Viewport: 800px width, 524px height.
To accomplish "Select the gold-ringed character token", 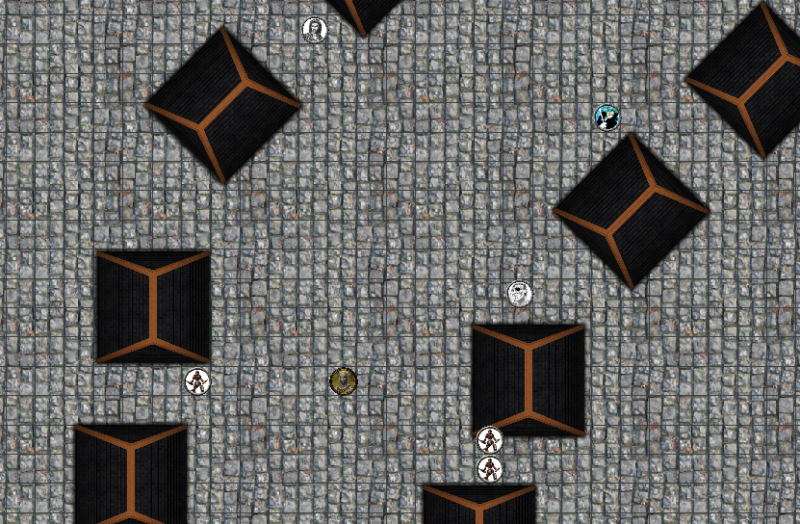I will [343, 381].
